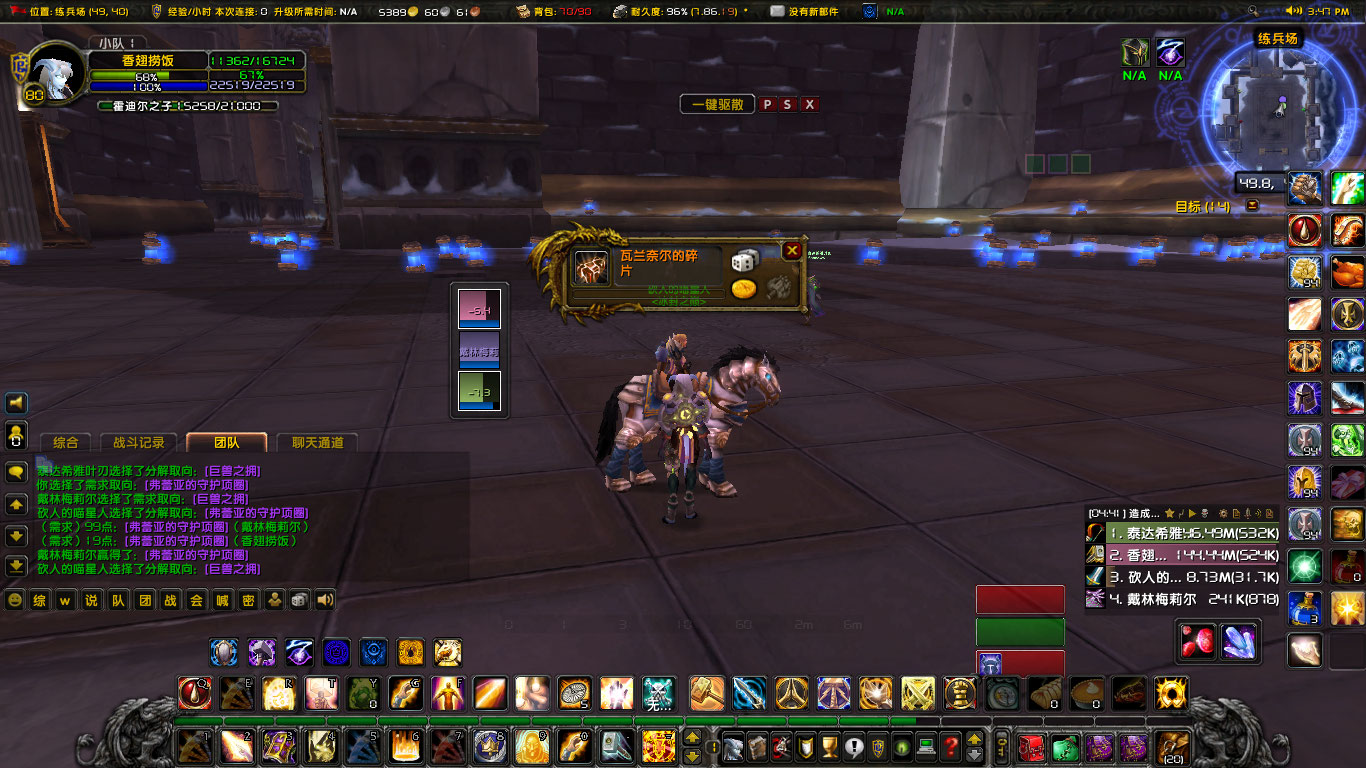The width and height of the screenshot is (1366, 768).
Task: Open the smiley emote menu in the chat bar
Action: pyautogui.click(x=15, y=600)
